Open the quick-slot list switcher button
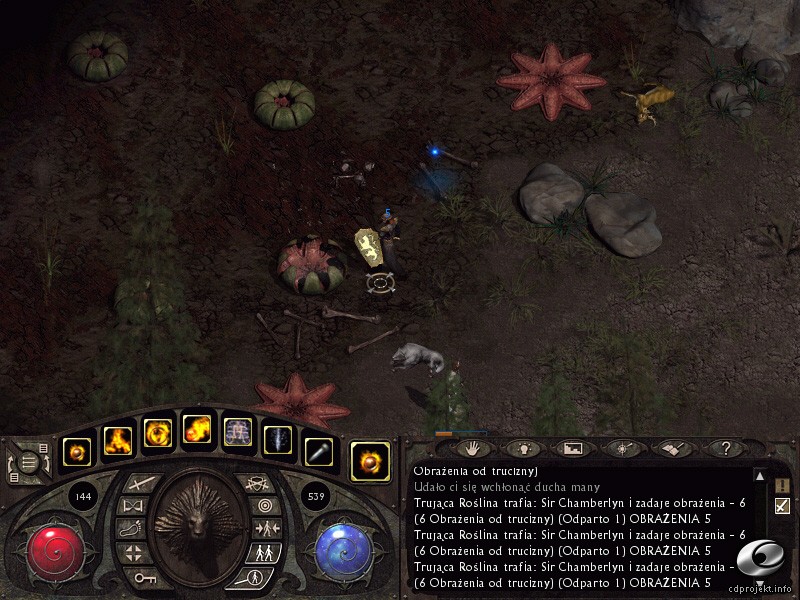Viewport: 800px width, 600px height. pos(31,462)
